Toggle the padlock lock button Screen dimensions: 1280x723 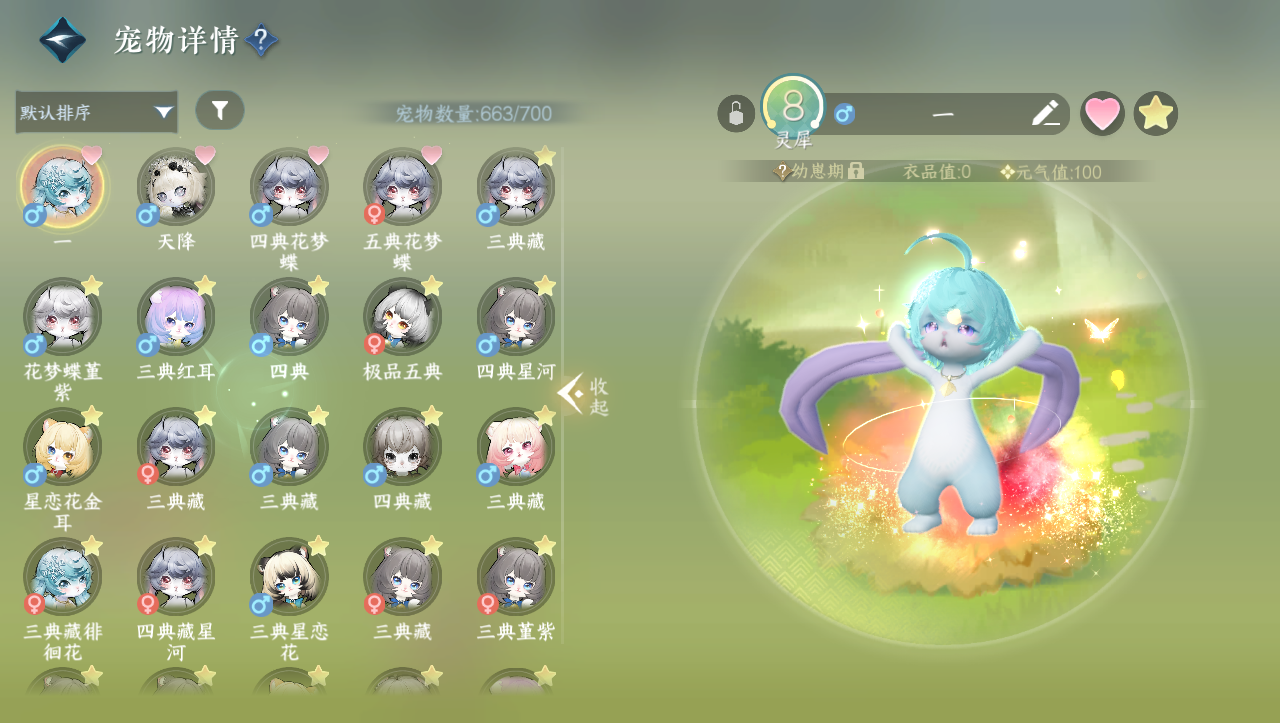[736, 113]
